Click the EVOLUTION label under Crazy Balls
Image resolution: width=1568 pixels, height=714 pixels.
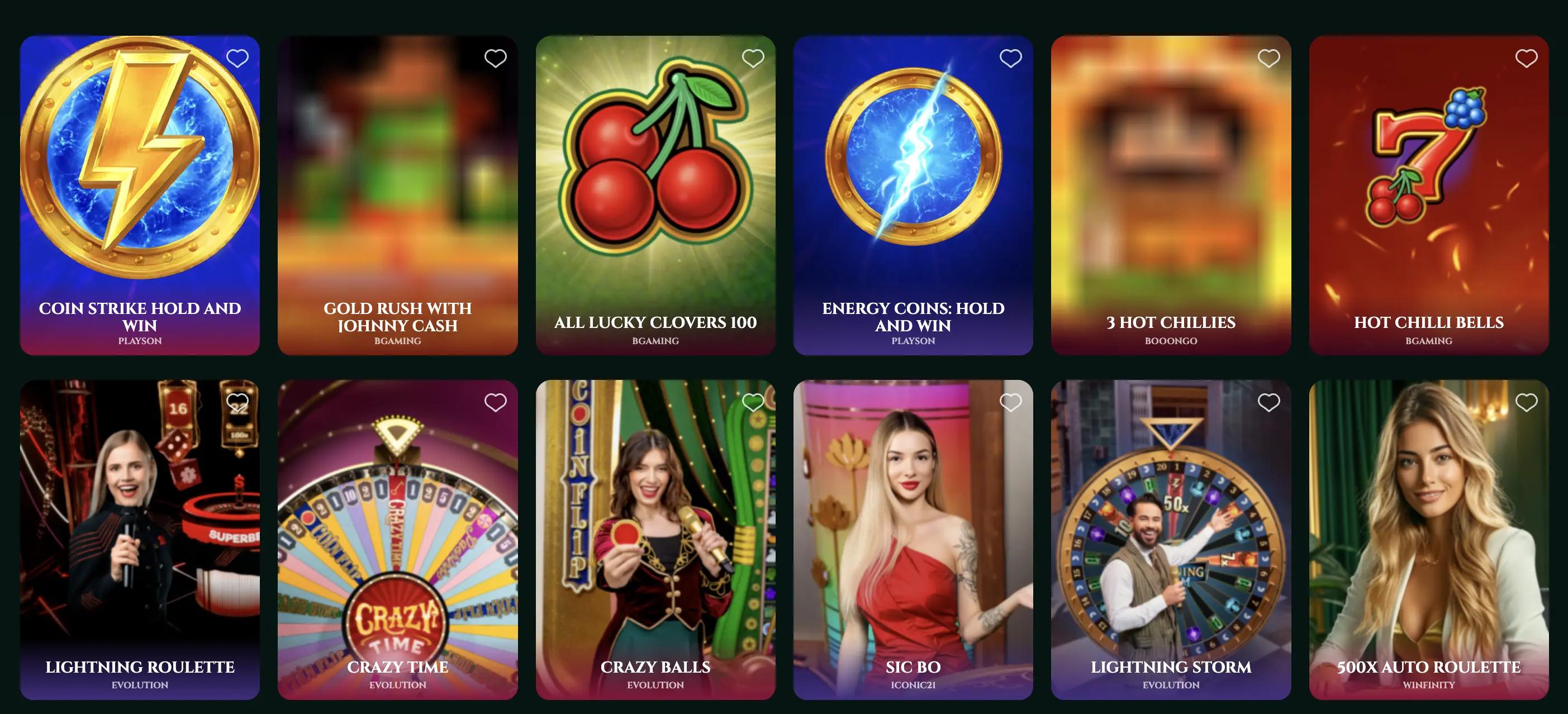[x=655, y=684]
